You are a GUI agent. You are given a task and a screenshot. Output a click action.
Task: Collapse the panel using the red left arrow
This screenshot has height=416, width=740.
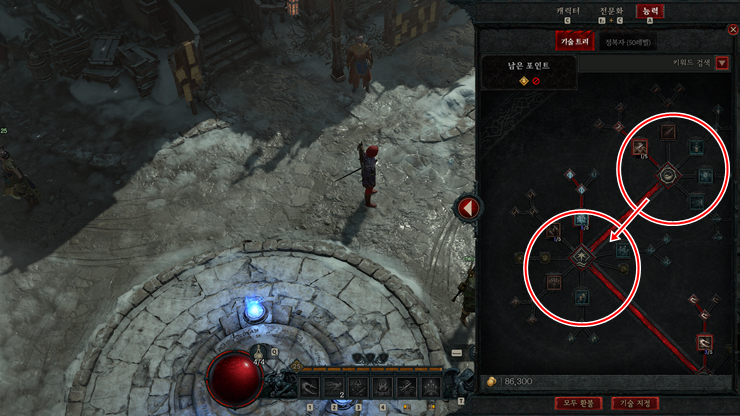pyautogui.click(x=466, y=209)
